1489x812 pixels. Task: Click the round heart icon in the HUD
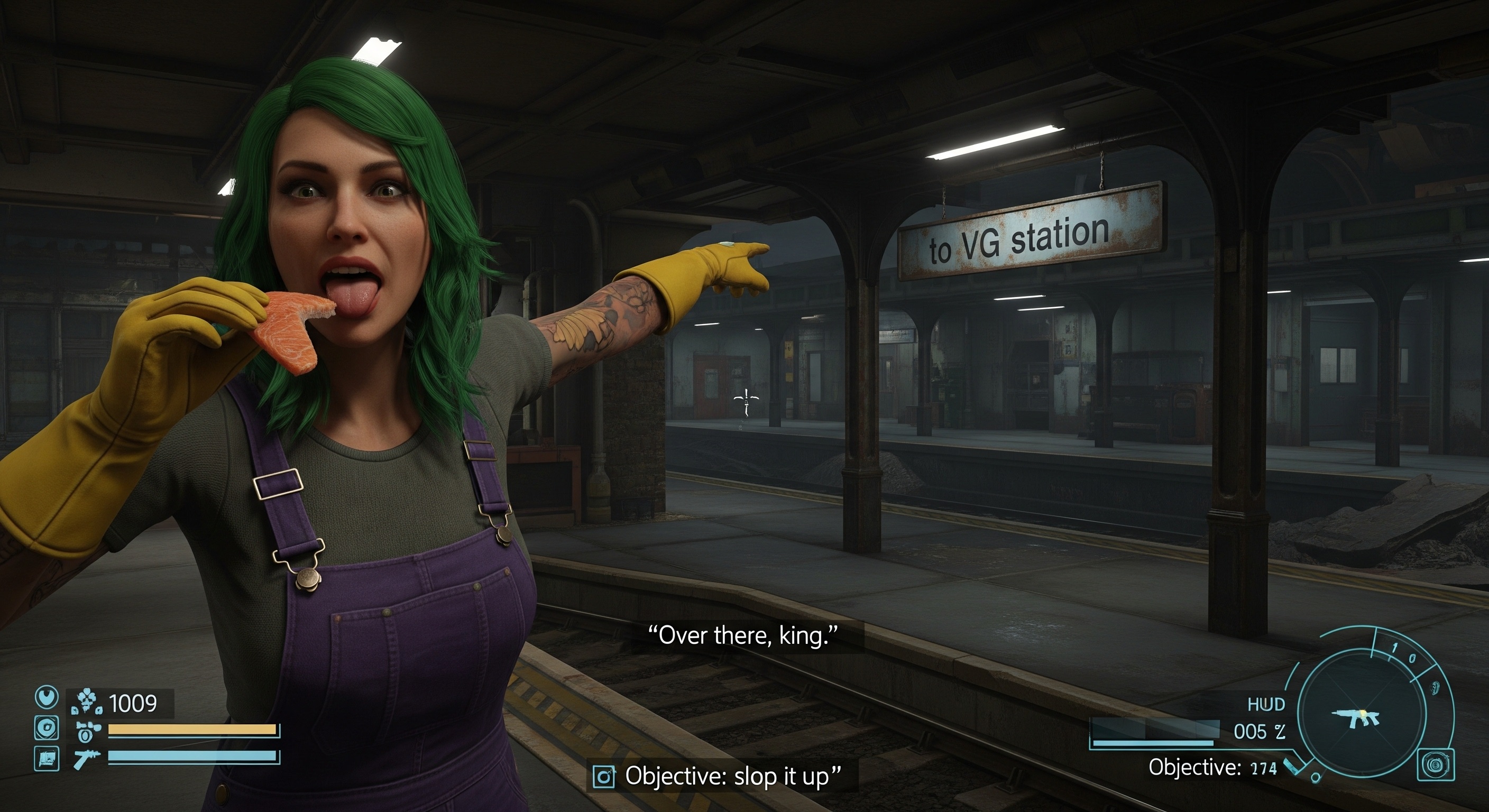(x=47, y=698)
